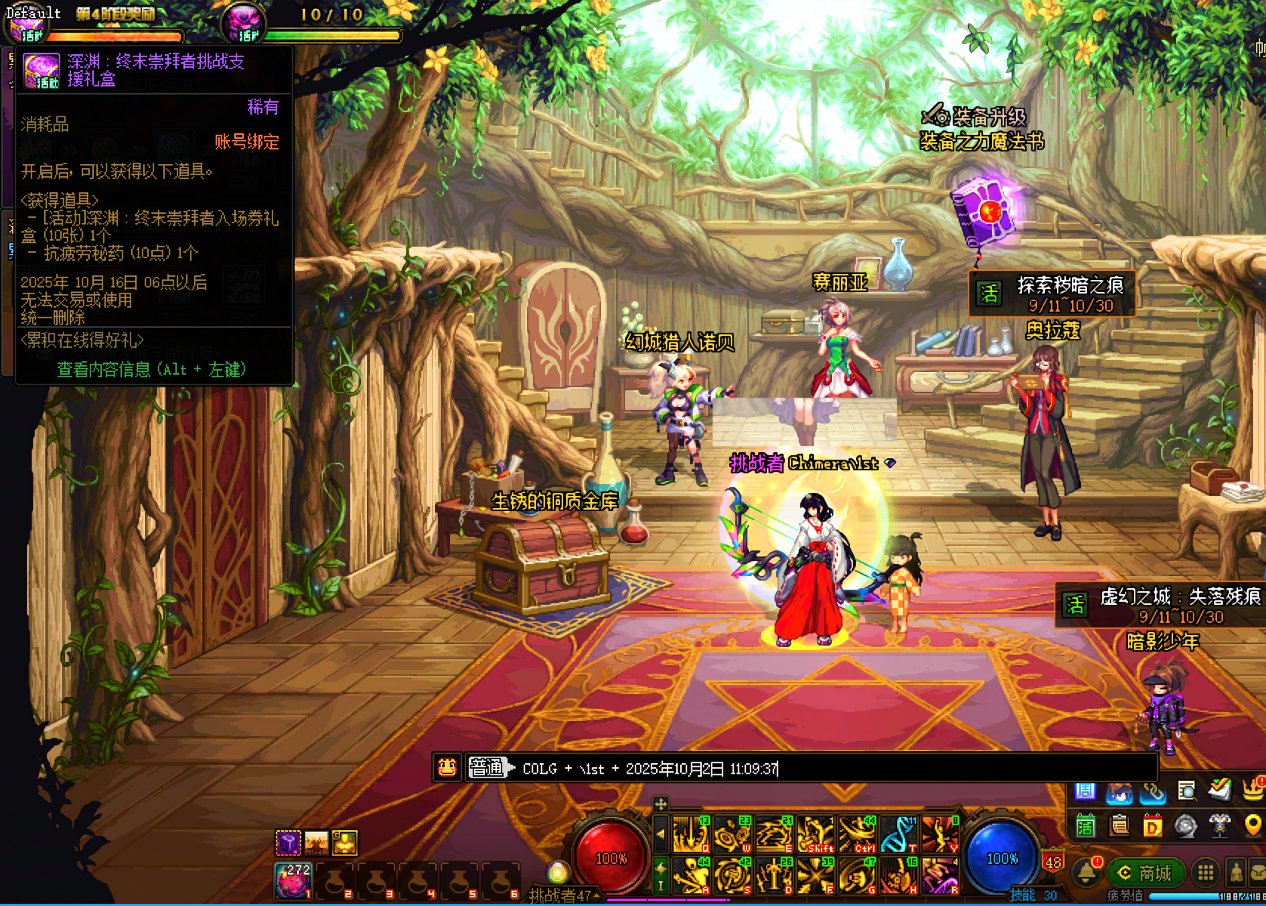This screenshot has height=906, width=1266.
Task: Use the skill bound to Q
Action: [x=690, y=834]
